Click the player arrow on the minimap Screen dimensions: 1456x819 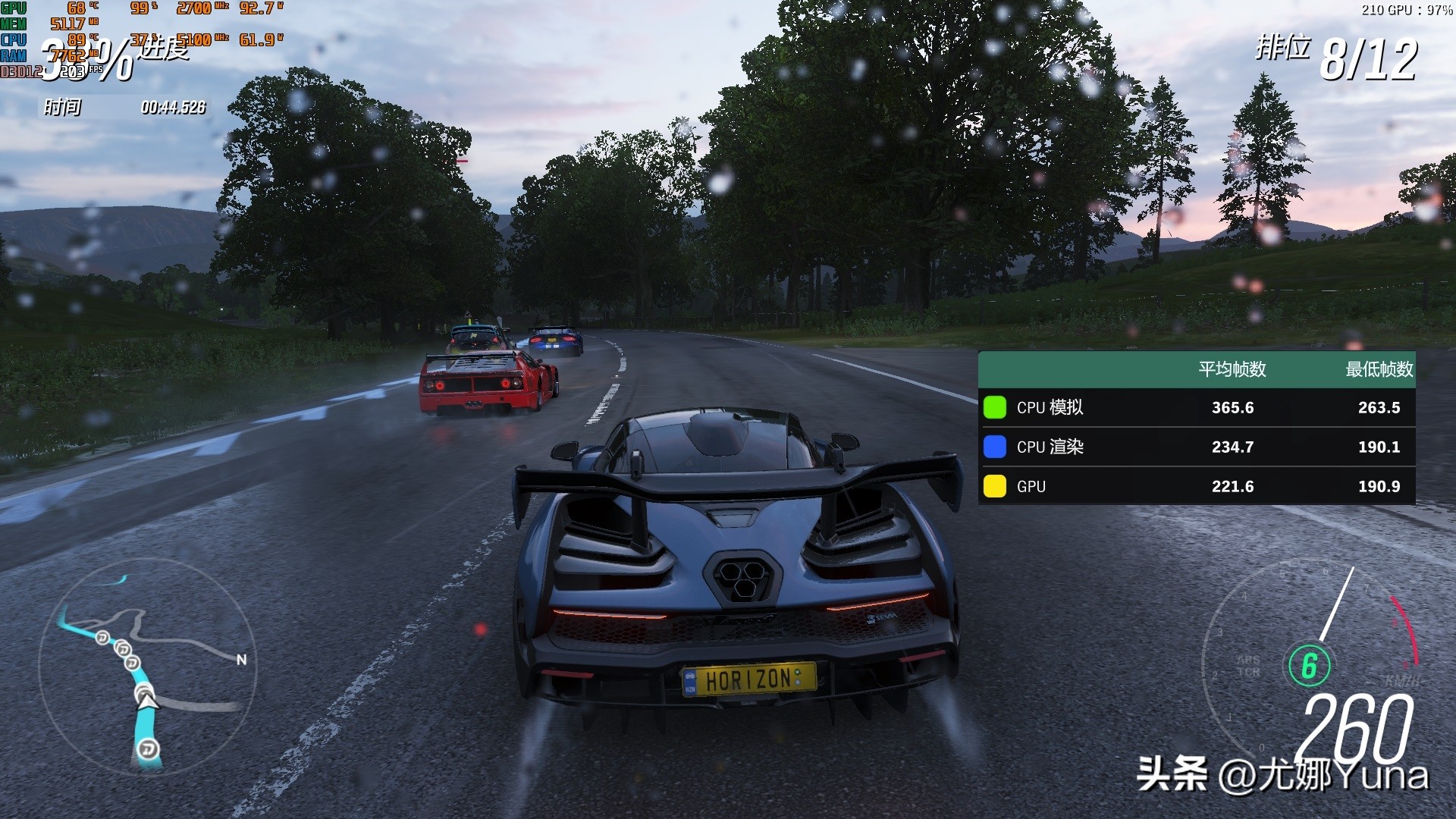tap(146, 698)
